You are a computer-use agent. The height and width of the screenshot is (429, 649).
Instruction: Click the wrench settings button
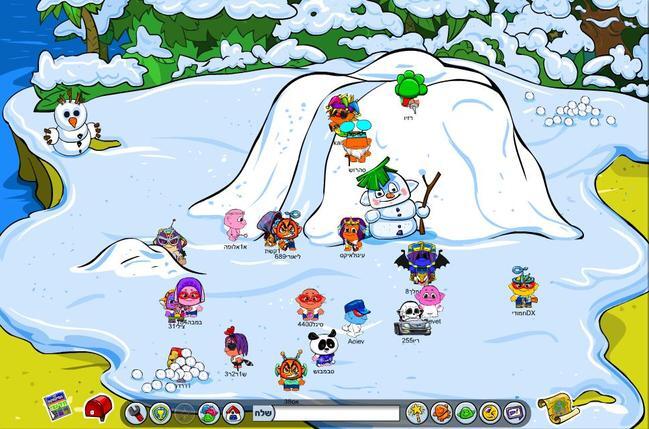136,412
